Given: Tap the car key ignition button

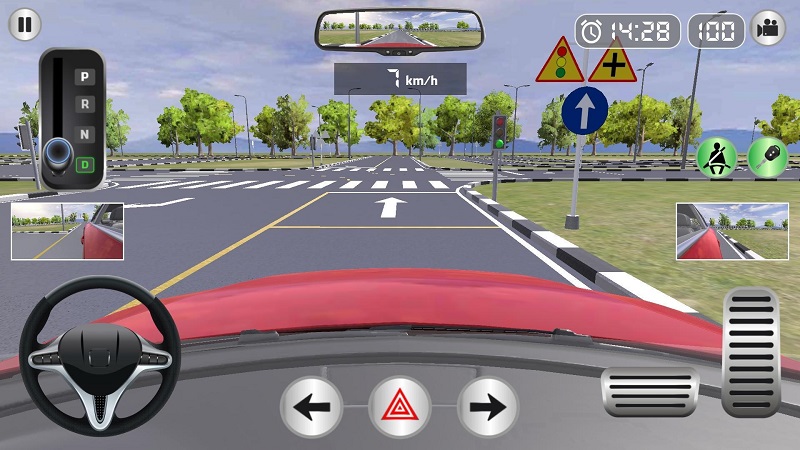Looking at the screenshot, I should [x=767, y=157].
